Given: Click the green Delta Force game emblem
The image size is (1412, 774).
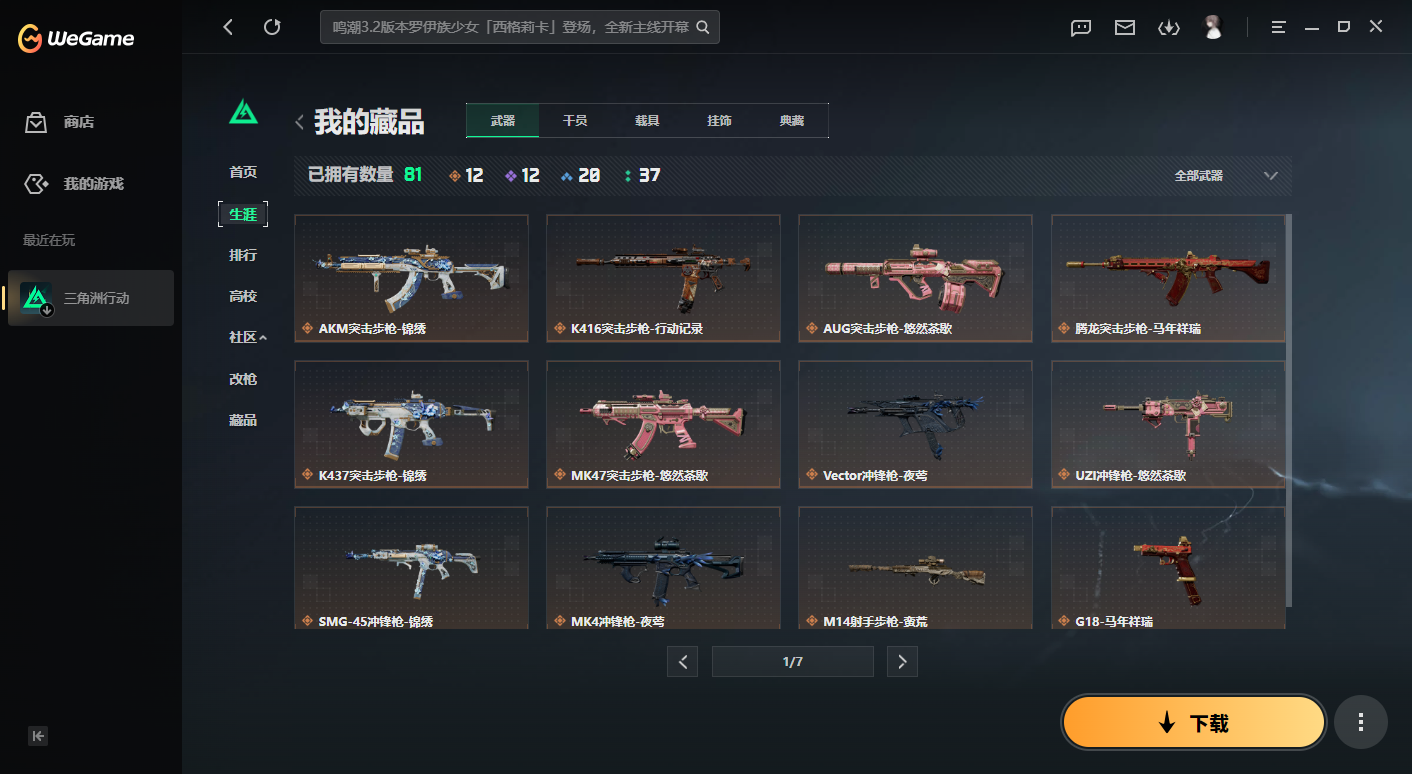Looking at the screenshot, I should click(243, 113).
